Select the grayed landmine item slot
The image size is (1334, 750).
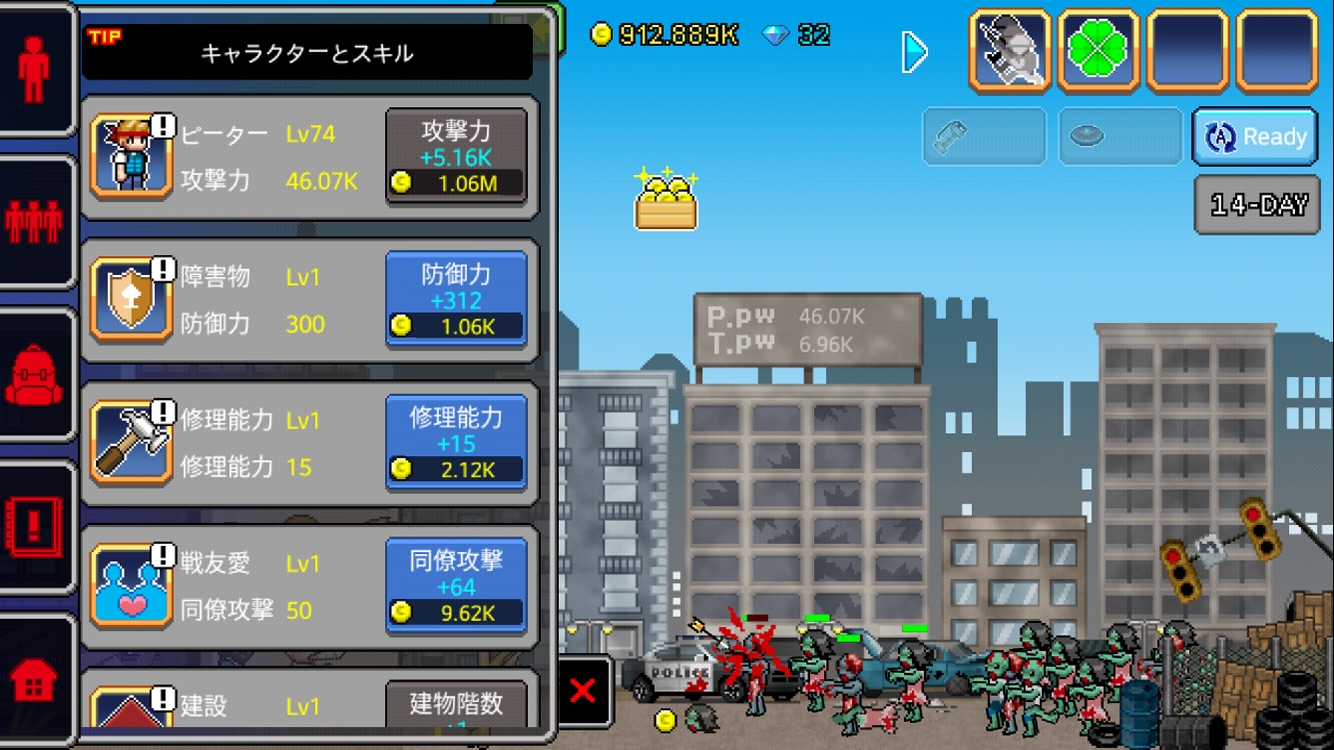[1119, 137]
